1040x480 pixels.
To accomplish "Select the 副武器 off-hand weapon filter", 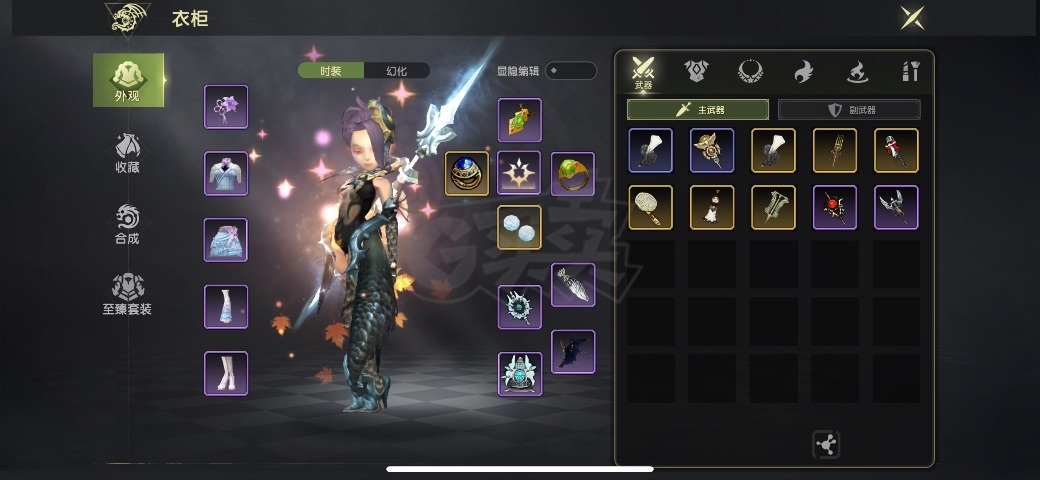I will (849, 110).
